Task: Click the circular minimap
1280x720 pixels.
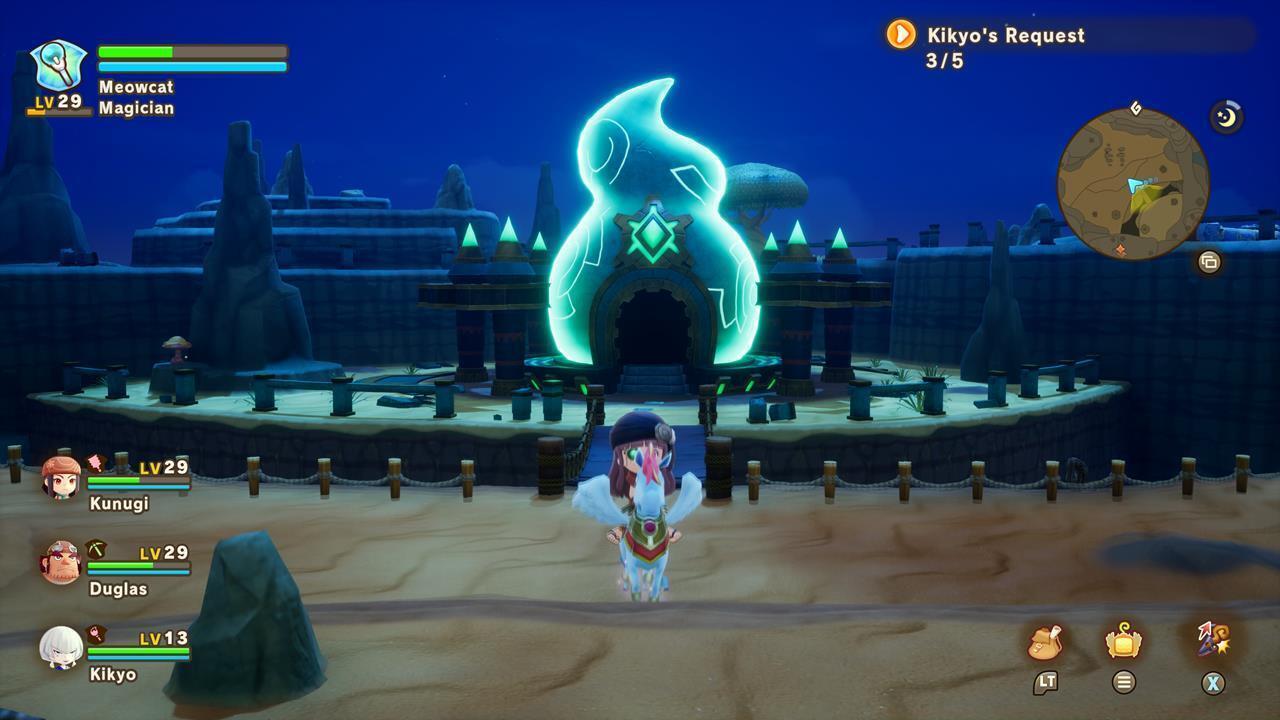Action: 1134,186
